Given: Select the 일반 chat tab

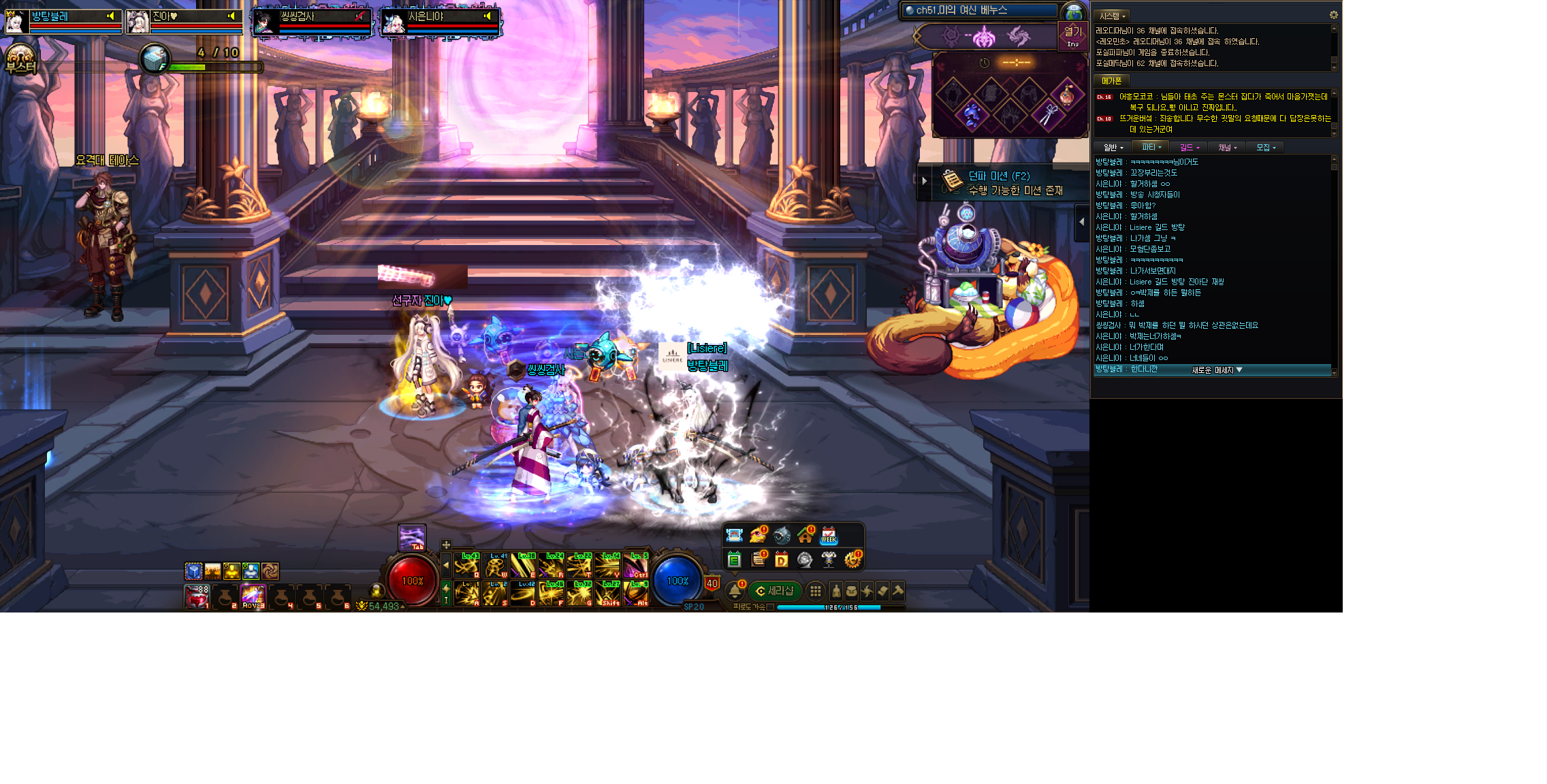Looking at the screenshot, I should point(1113,147).
